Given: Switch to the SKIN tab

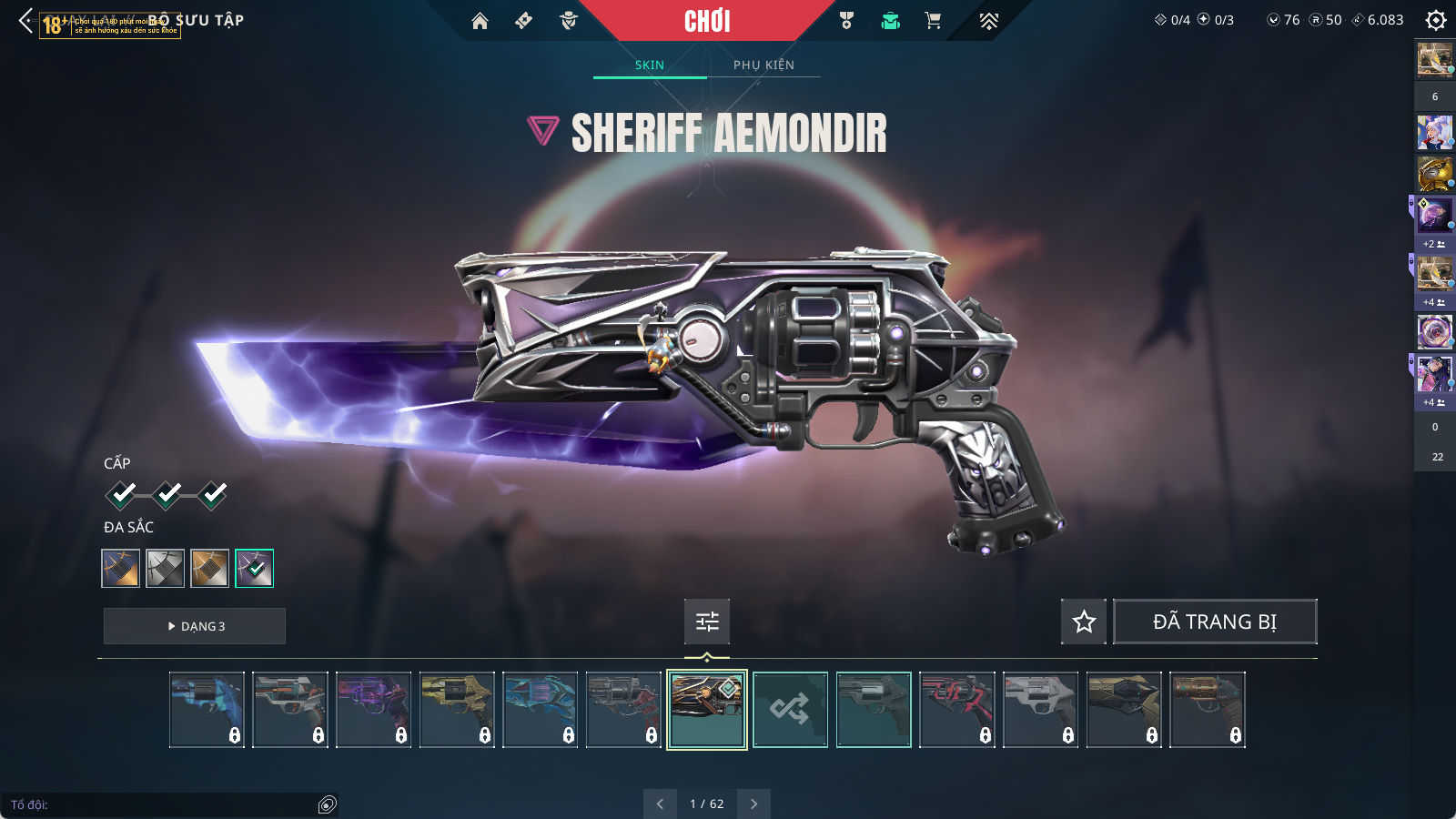Looking at the screenshot, I should 650,65.
